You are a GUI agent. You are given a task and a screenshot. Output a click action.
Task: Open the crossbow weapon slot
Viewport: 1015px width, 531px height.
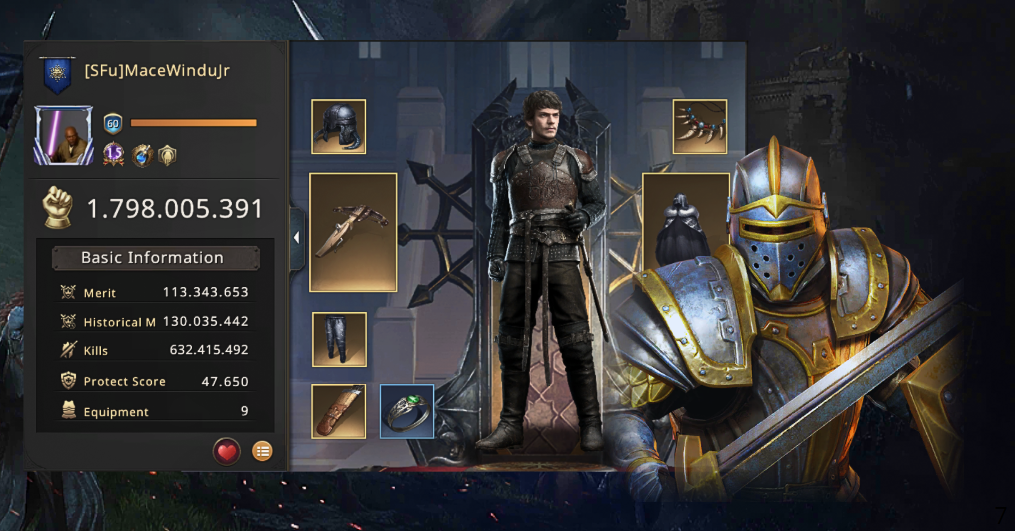click(x=353, y=232)
